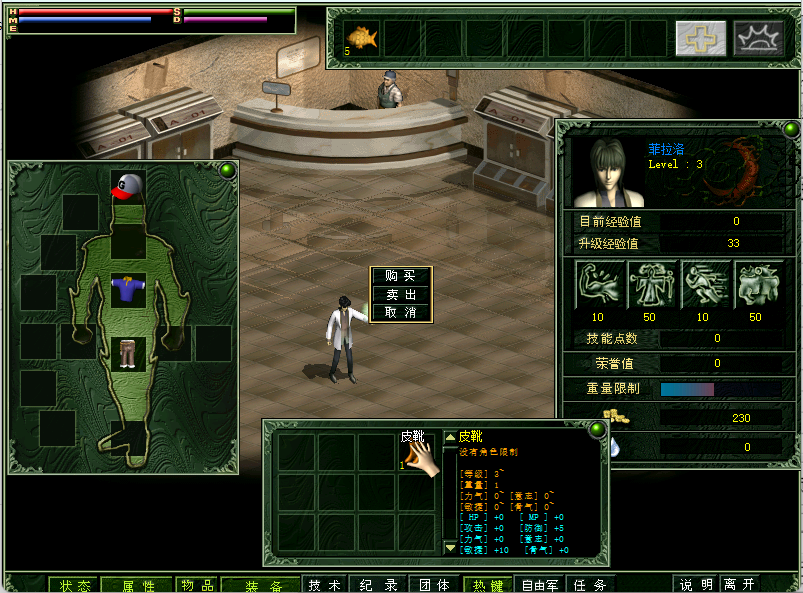The image size is (803, 593).
Task: Select the goldfish item in the hotbar
Action: 362,38
